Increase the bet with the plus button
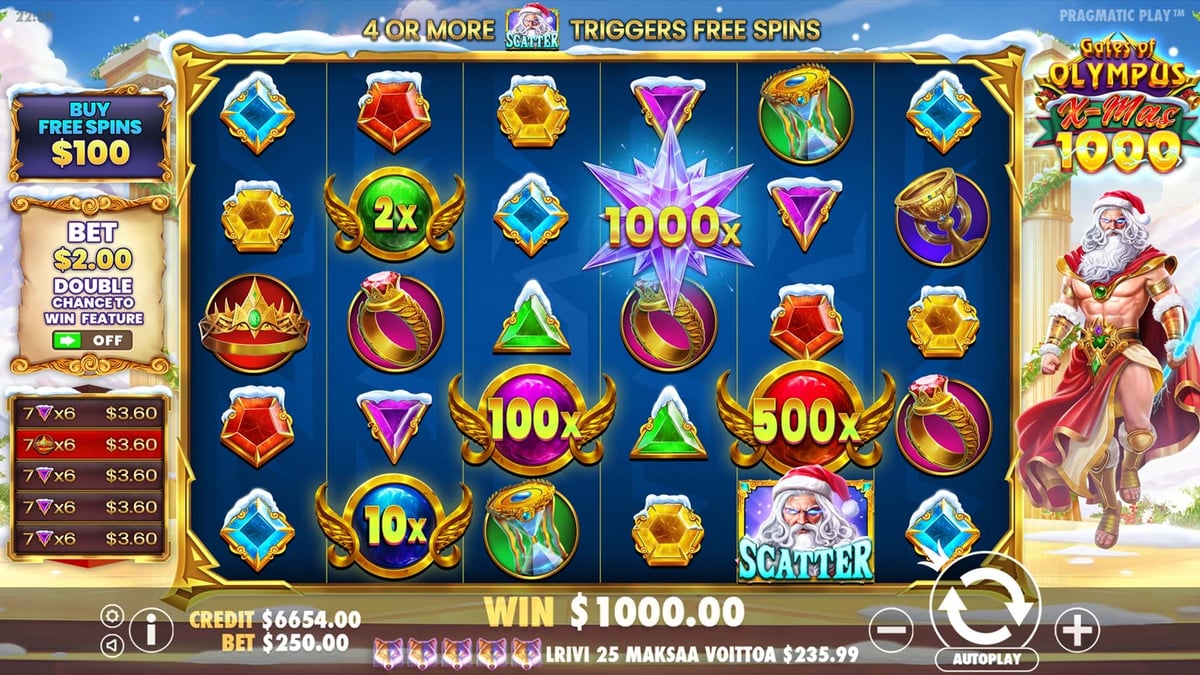Screen dimensions: 1200x675 coord(1077,630)
